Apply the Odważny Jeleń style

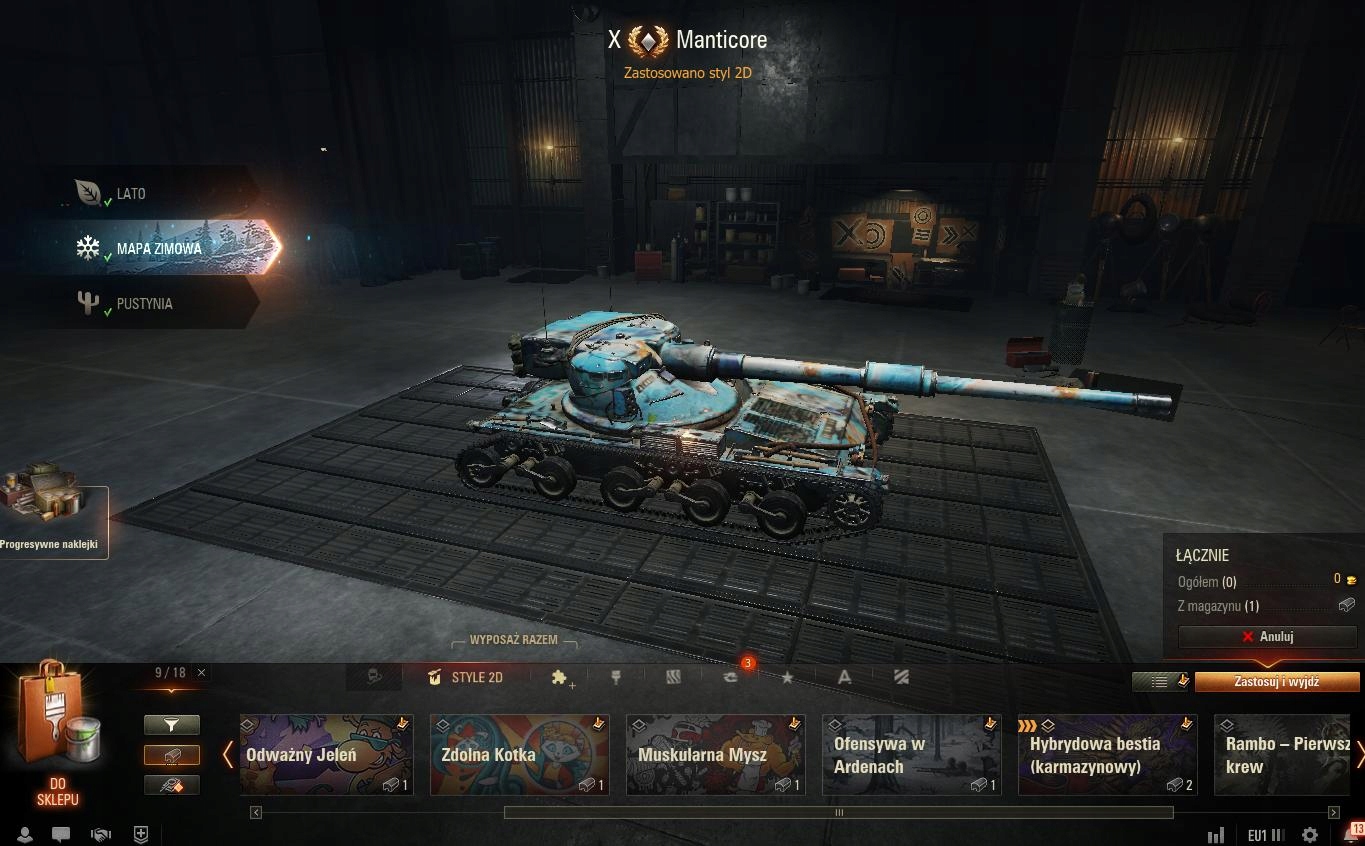[326, 755]
